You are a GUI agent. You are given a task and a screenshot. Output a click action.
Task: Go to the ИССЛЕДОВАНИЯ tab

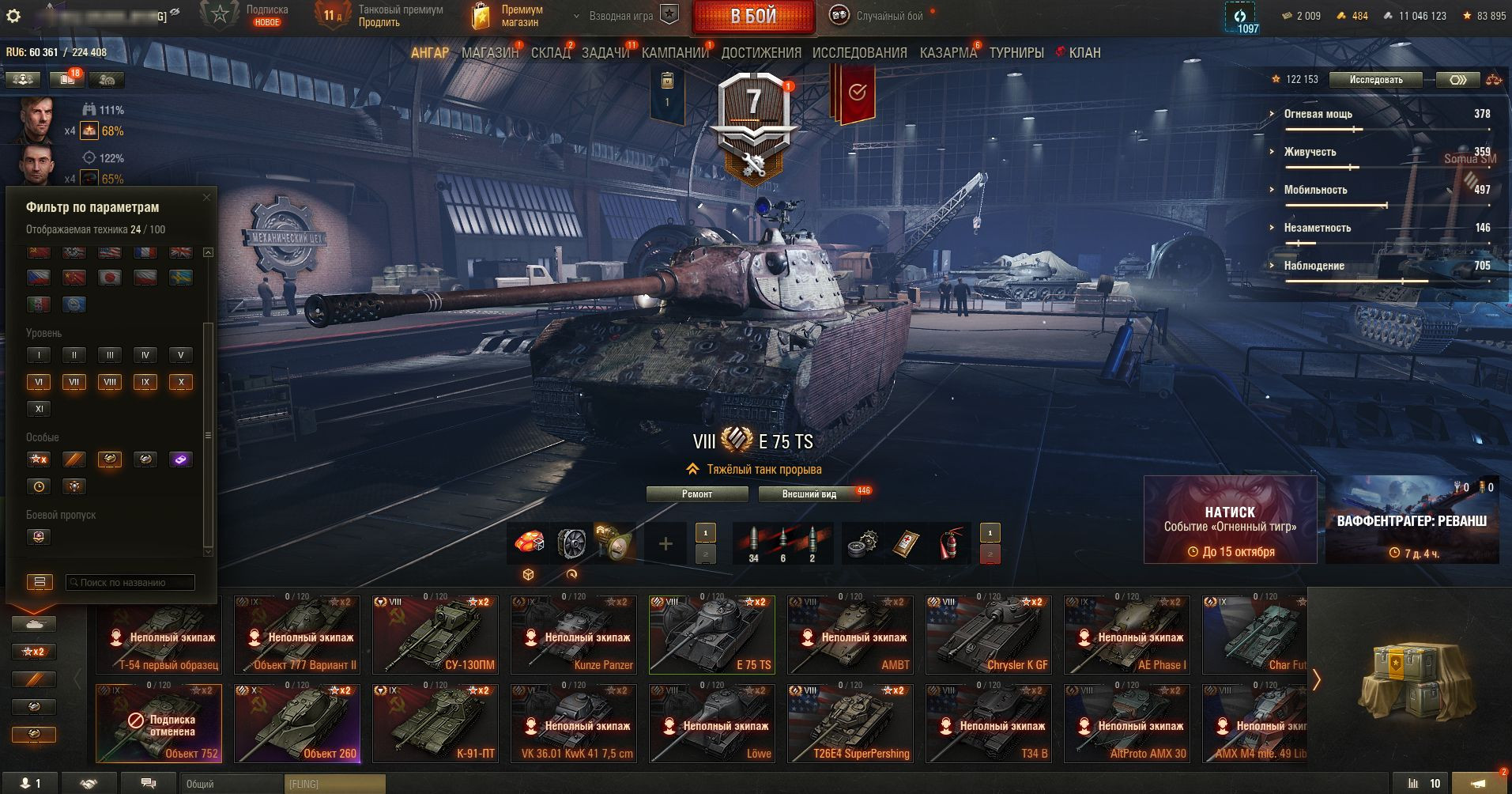(x=859, y=53)
